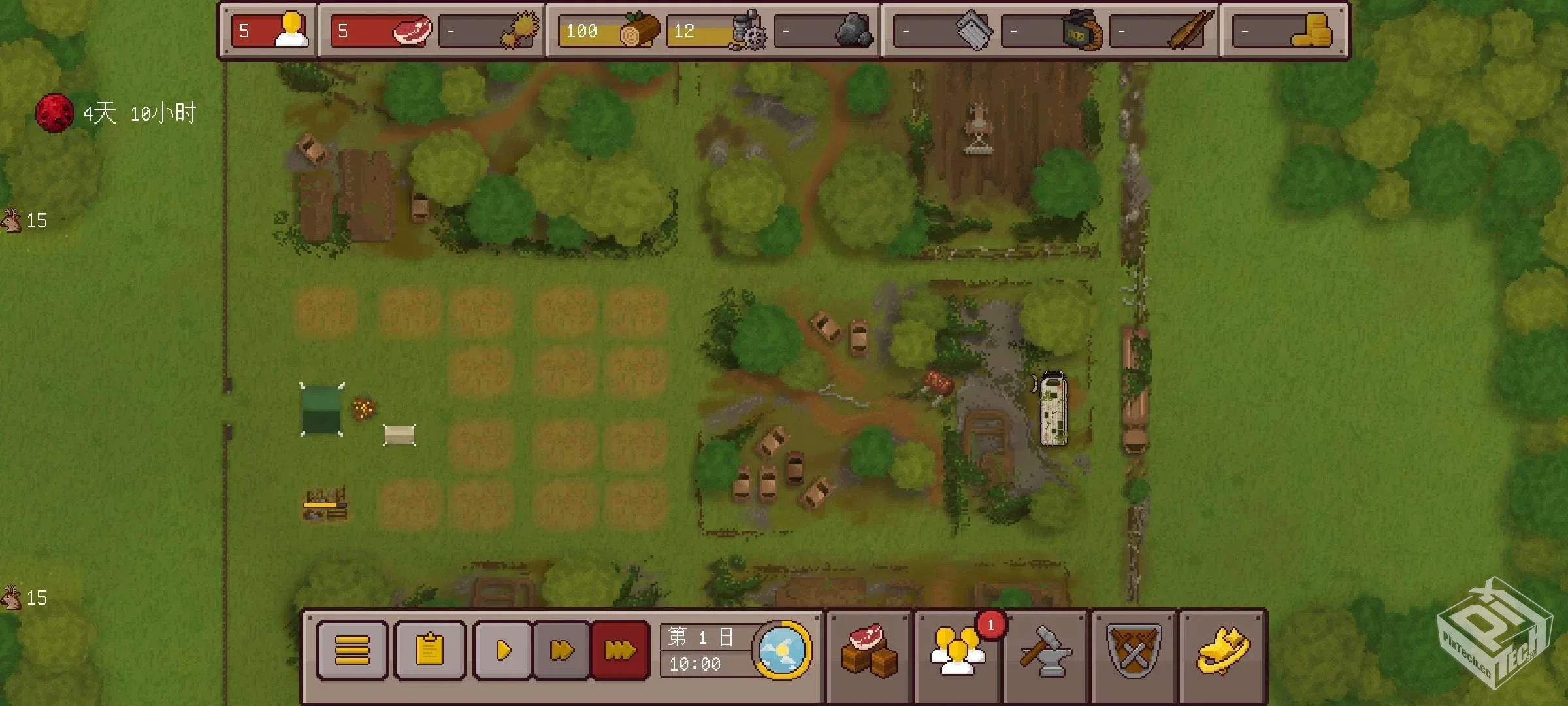Select triple fast-forward speed
The height and width of the screenshot is (706, 1568).
[619, 651]
